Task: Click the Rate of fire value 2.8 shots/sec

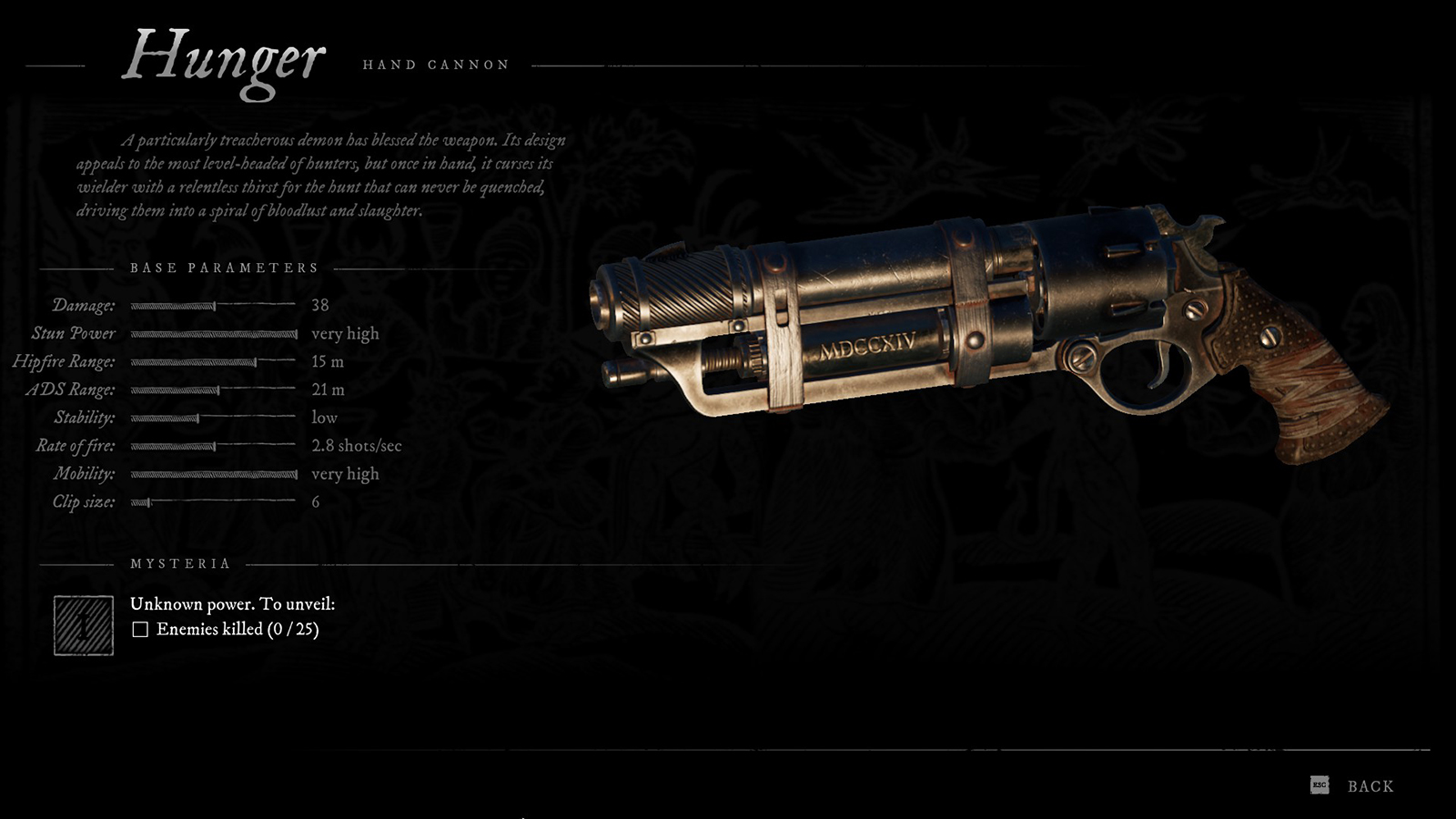Action: (356, 446)
